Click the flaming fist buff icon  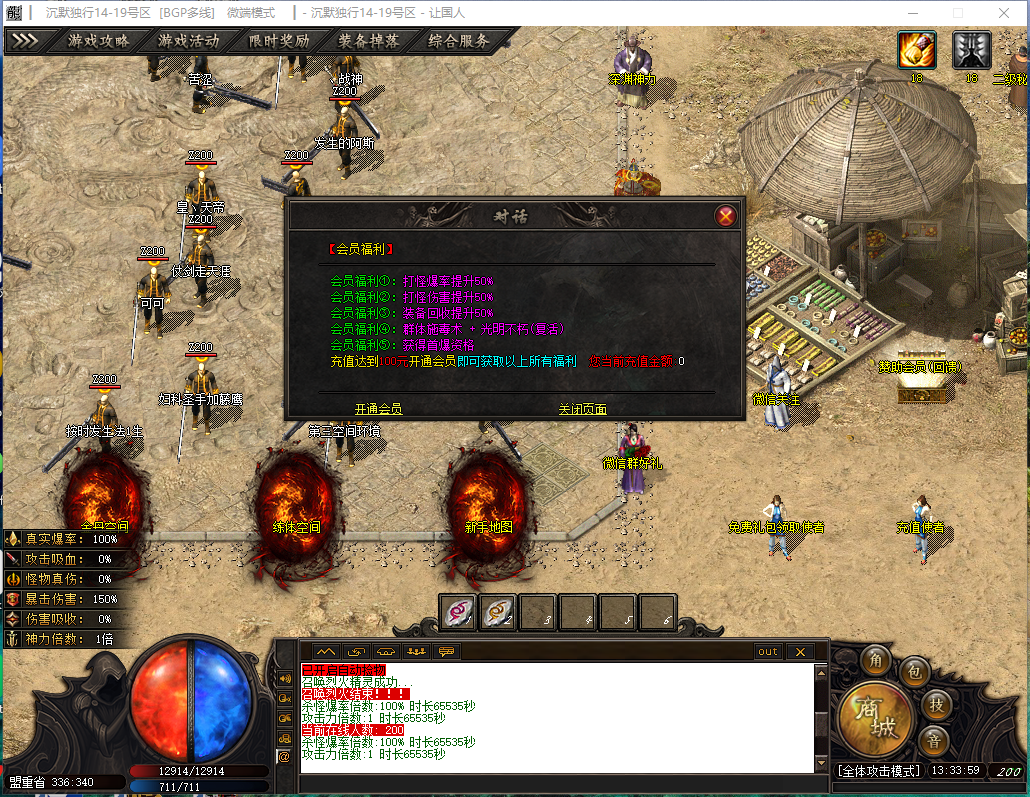916,49
